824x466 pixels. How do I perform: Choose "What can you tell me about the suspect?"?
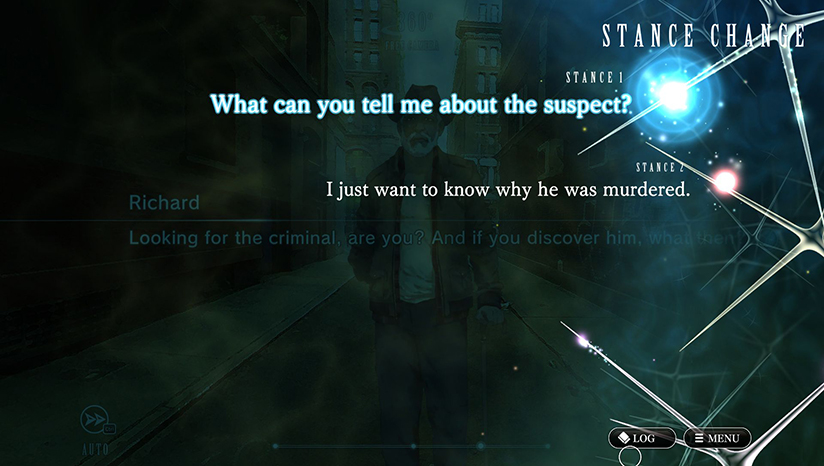(420, 104)
